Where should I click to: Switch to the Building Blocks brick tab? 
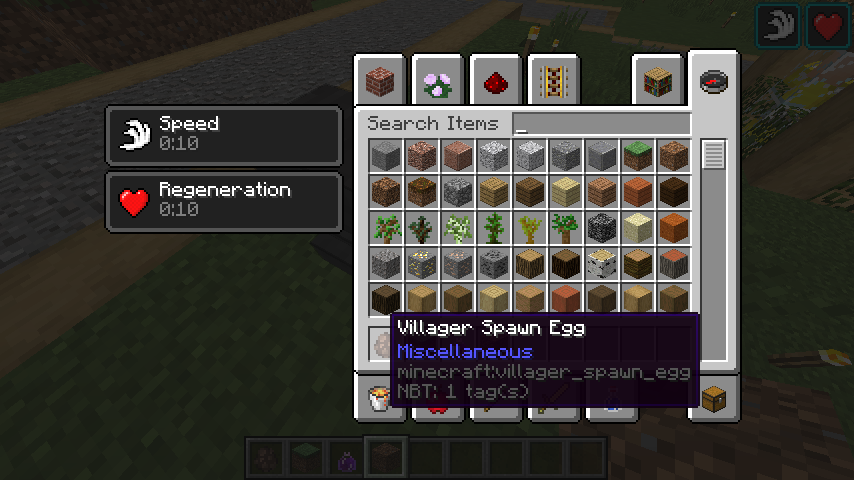380,82
